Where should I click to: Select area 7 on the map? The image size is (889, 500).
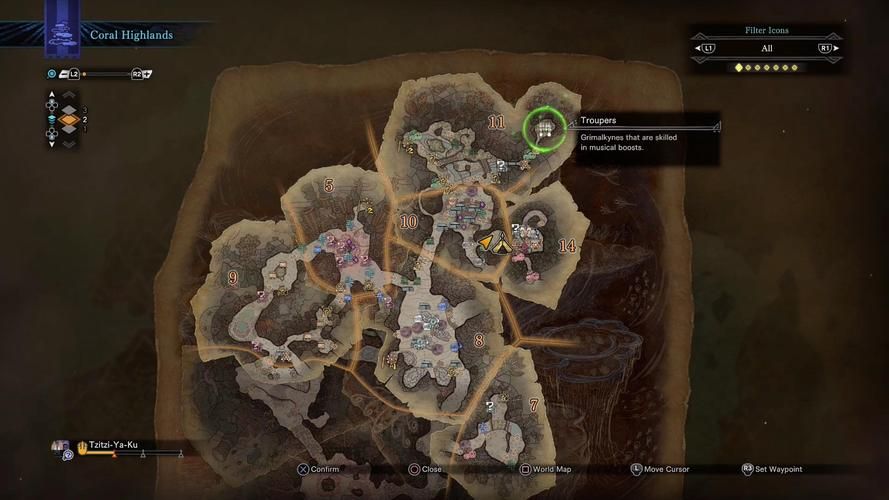(533, 405)
